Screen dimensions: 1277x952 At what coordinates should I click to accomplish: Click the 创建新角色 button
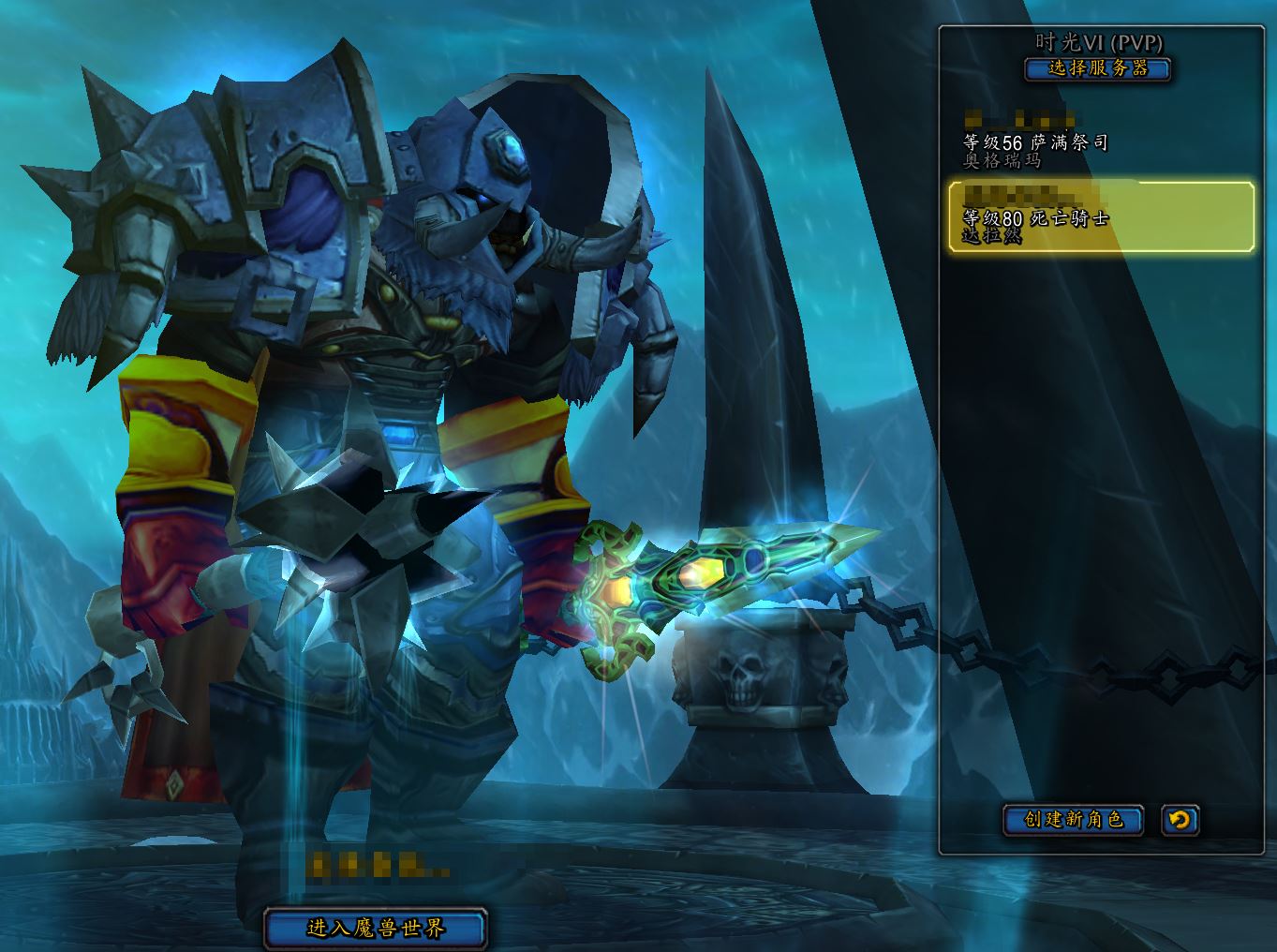[1074, 820]
